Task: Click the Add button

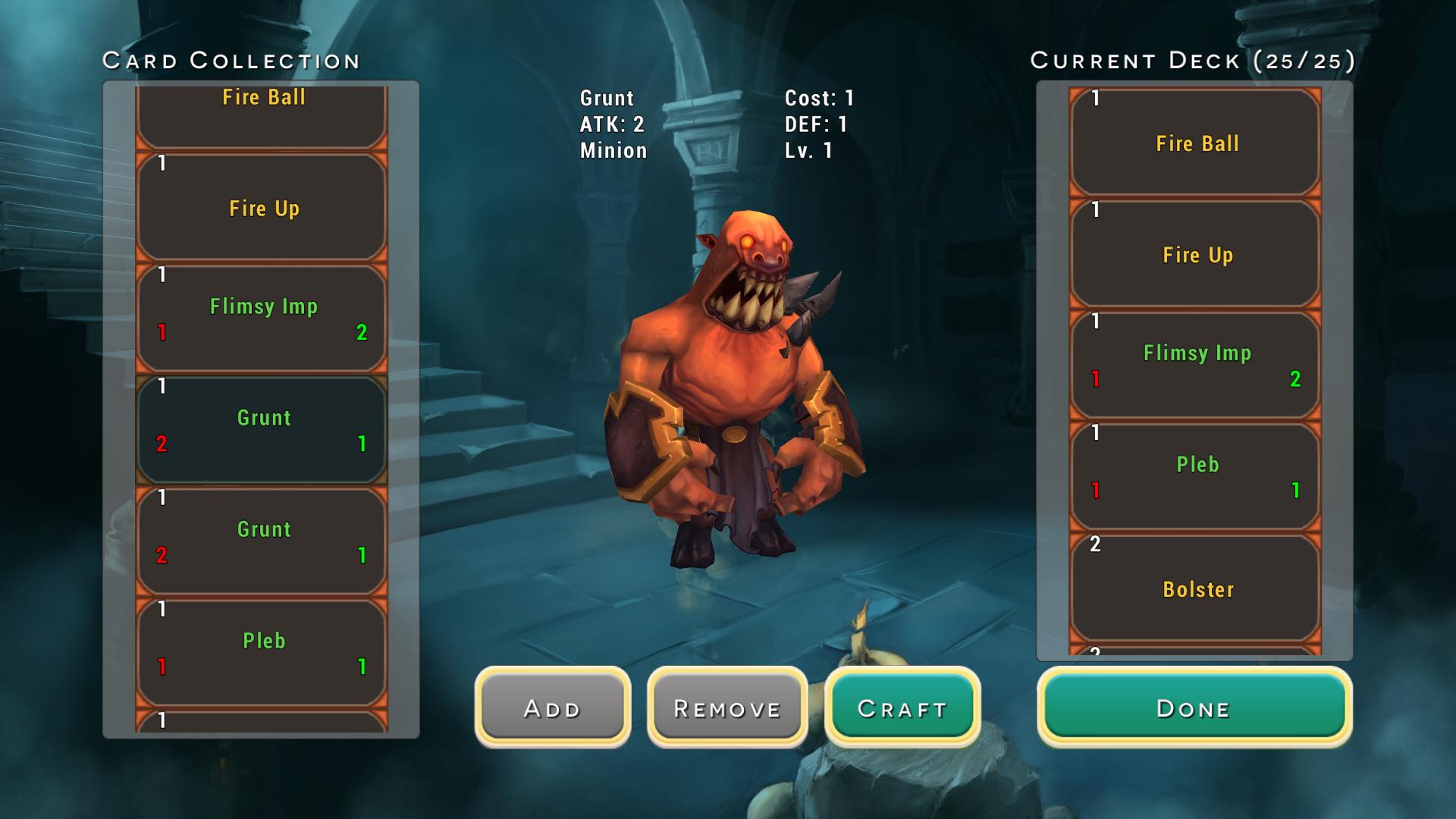Action: point(552,708)
